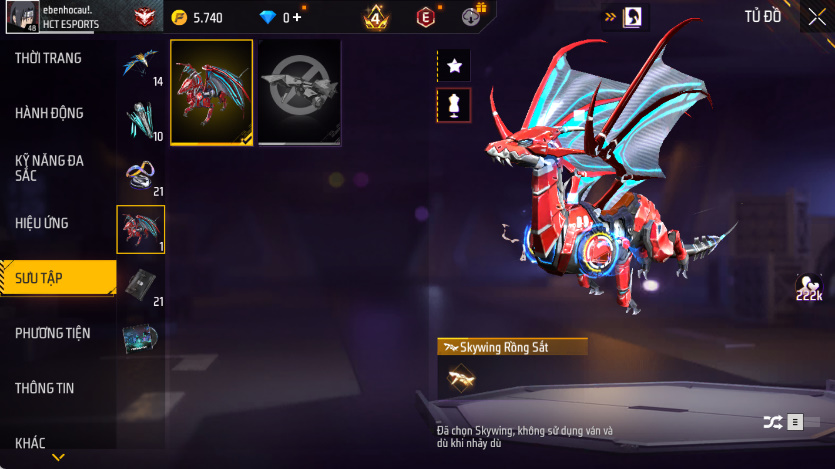Toggle the star favorites filter
The width and height of the screenshot is (835, 469).
(x=454, y=66)
